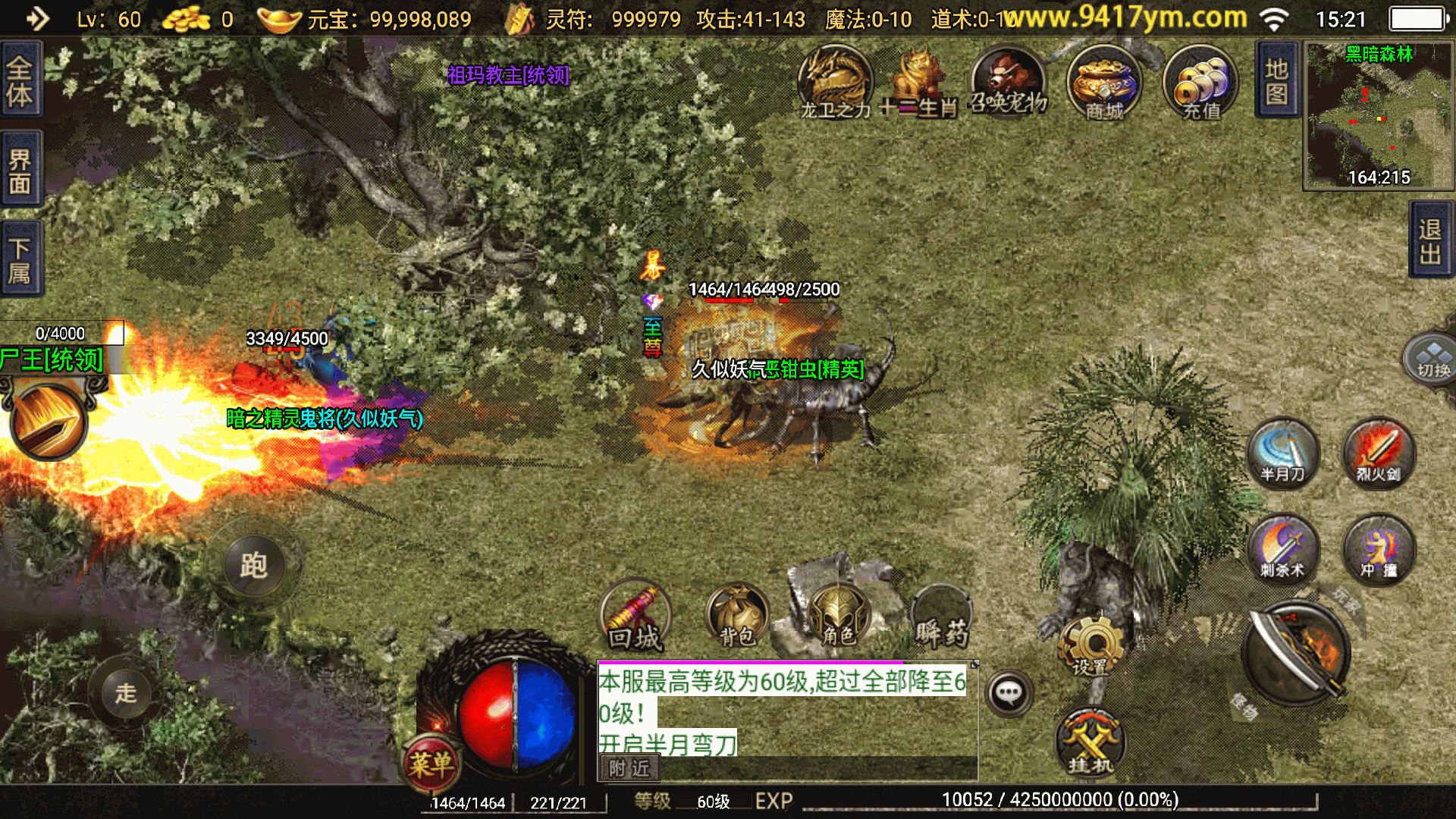Open the 背包 backpack
The width and height of the screenshot is (1456, 819).
tap(737, 616)
